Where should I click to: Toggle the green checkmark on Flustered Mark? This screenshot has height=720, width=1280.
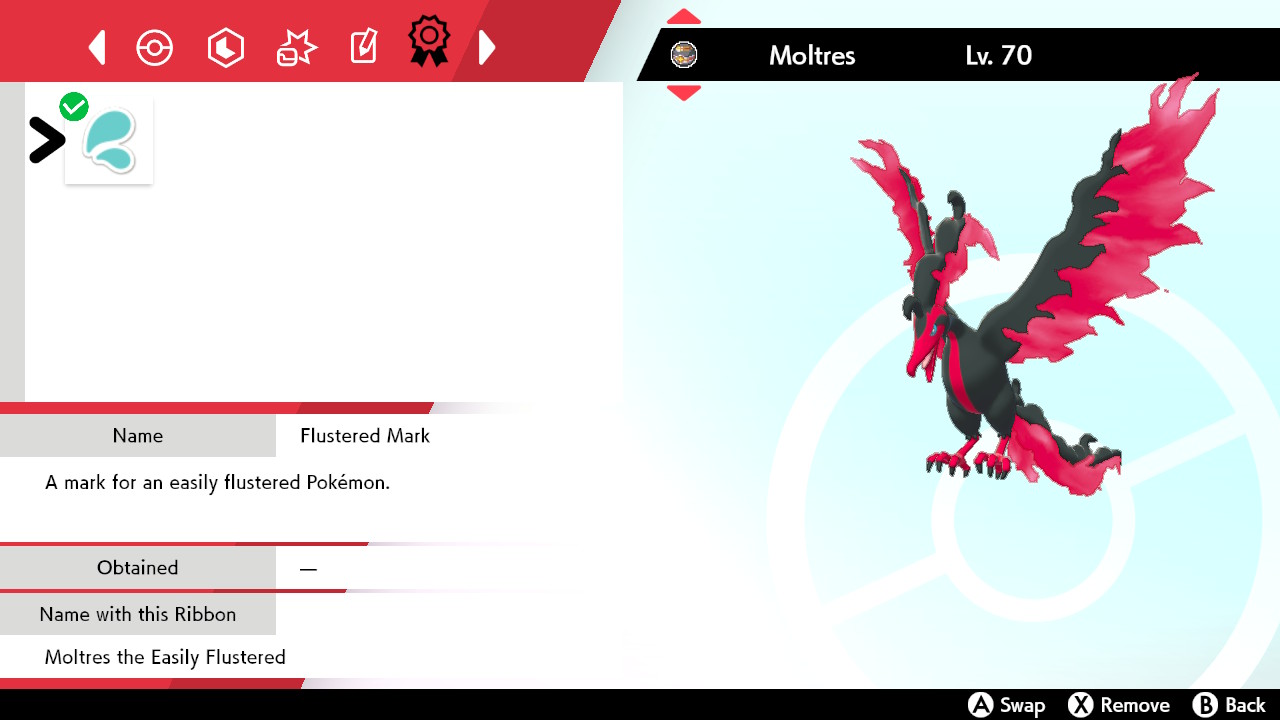[73, 105]
